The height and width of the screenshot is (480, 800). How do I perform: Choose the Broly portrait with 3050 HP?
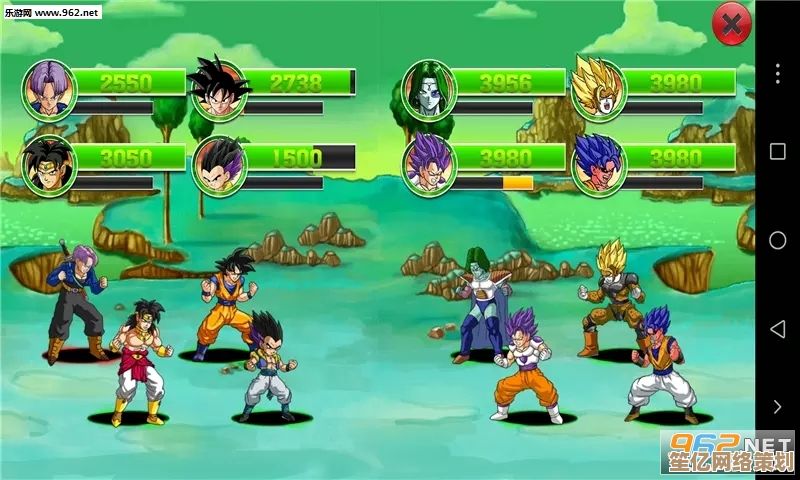48,165
